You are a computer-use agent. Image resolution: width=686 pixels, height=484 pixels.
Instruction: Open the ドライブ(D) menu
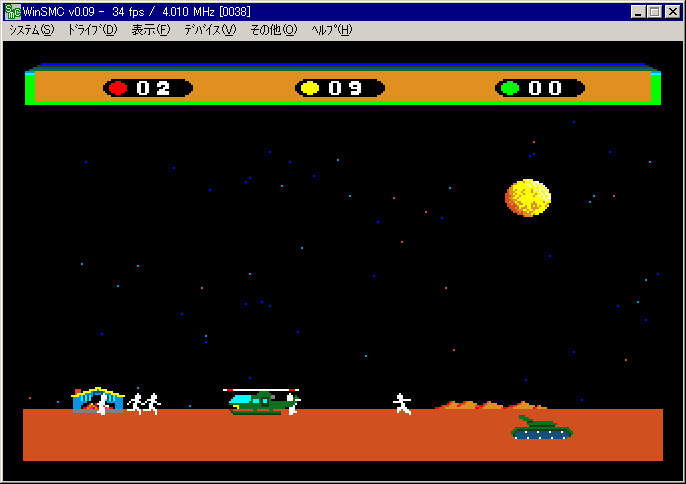point(92,30)
